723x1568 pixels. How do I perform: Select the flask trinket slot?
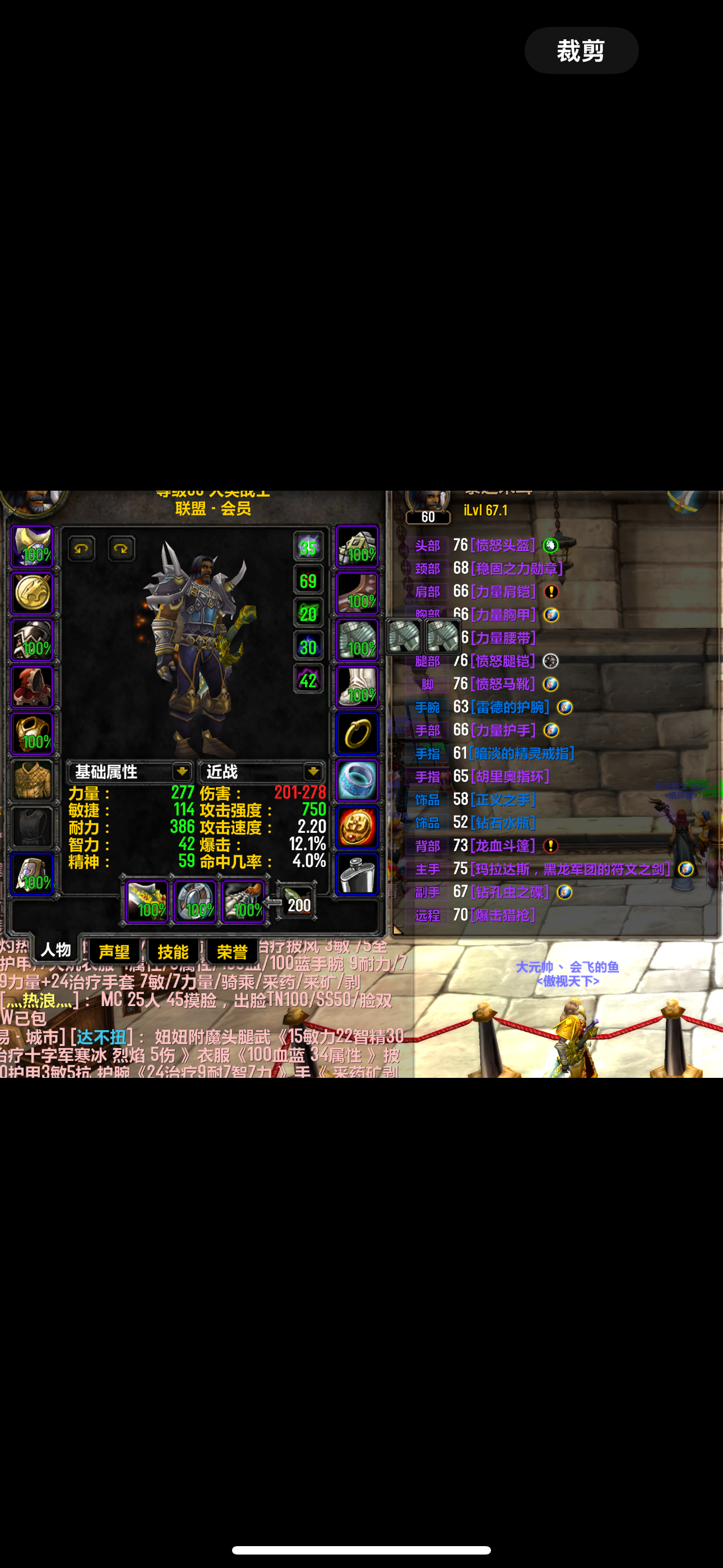[x=357, y=875]
